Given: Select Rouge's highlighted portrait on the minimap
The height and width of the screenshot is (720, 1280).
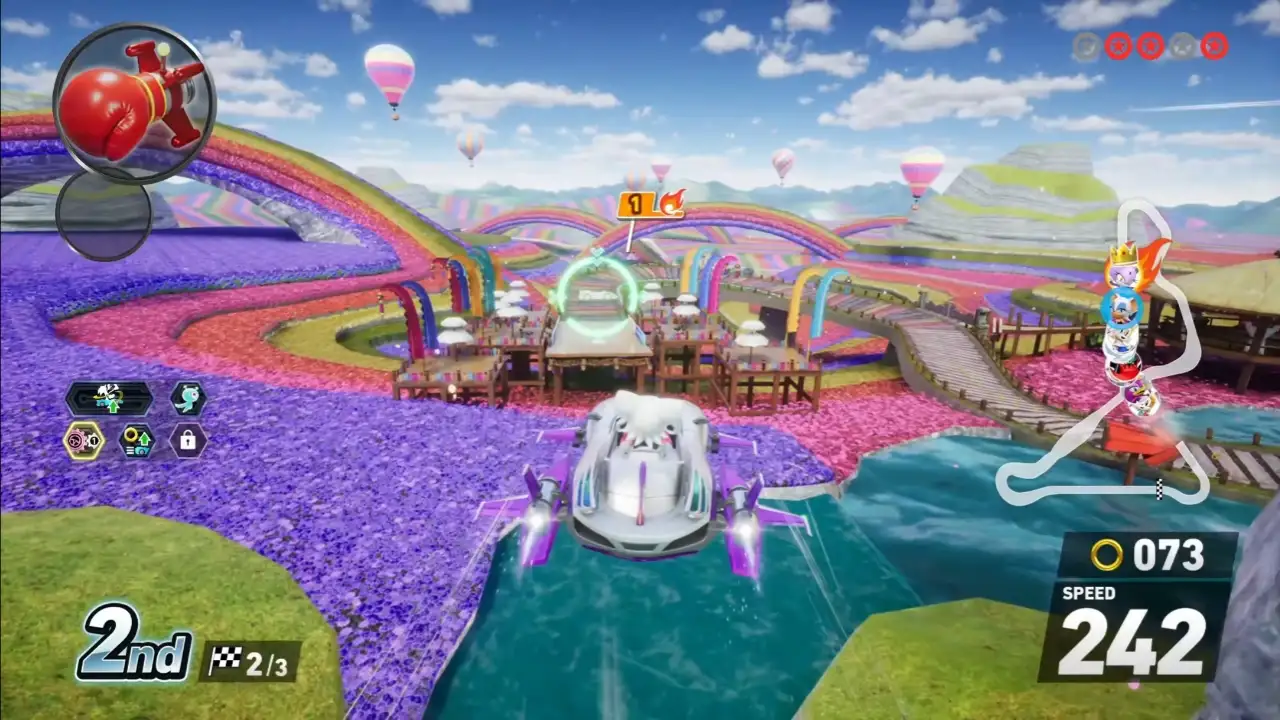Looking at the screenshot, I should [x=1123, y=307].
